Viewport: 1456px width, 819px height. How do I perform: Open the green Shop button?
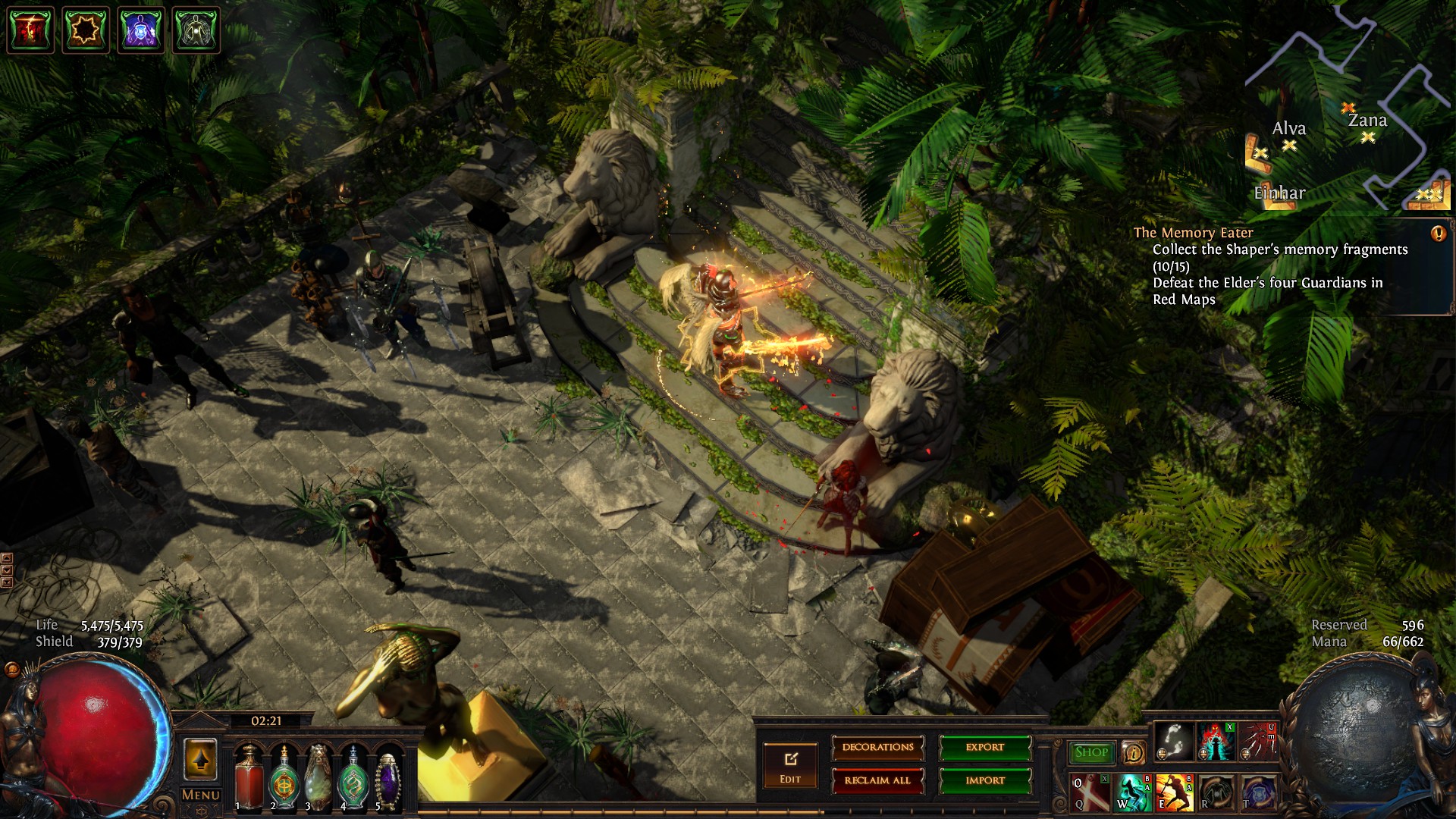1090,752
